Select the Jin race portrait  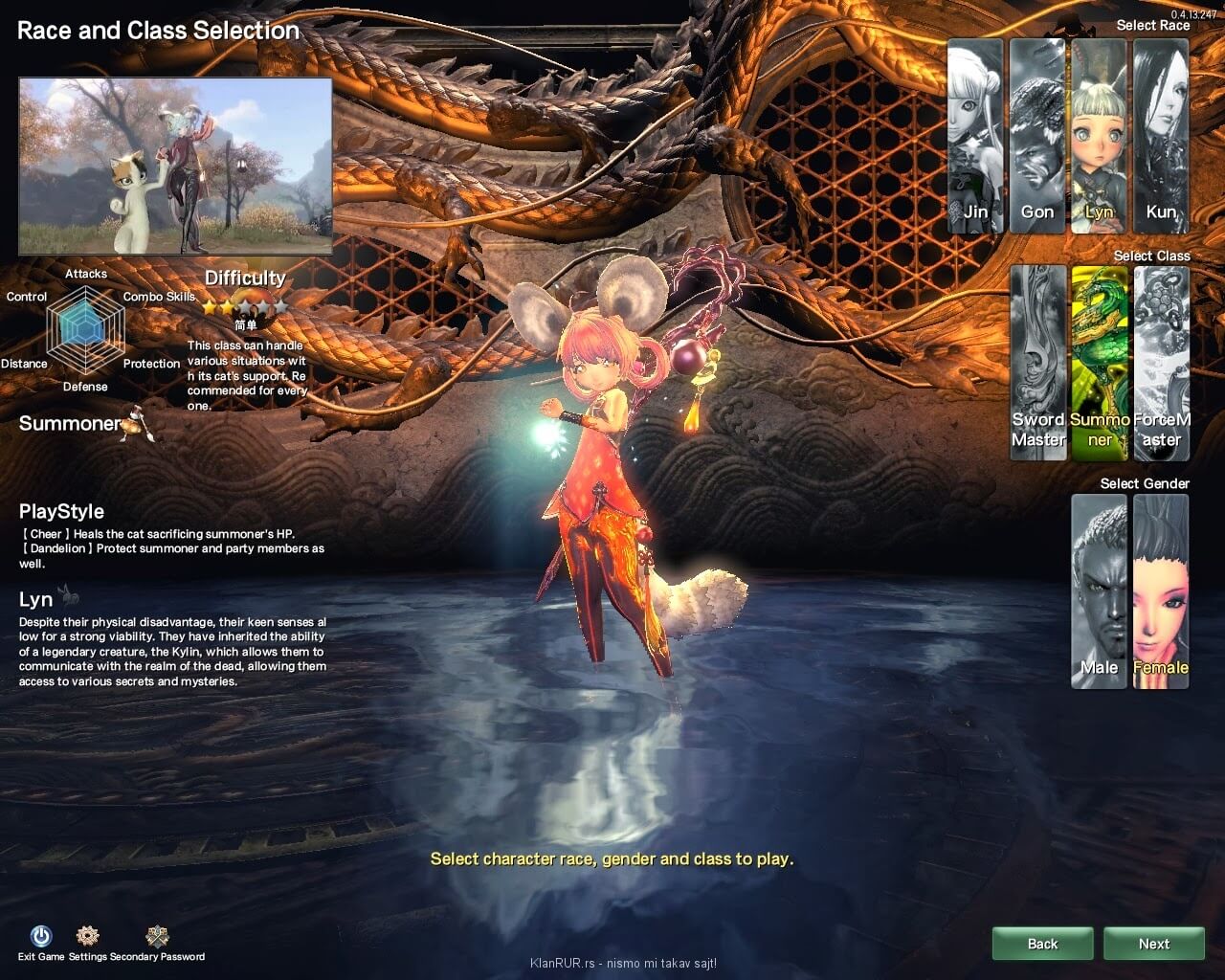point(975,136)
